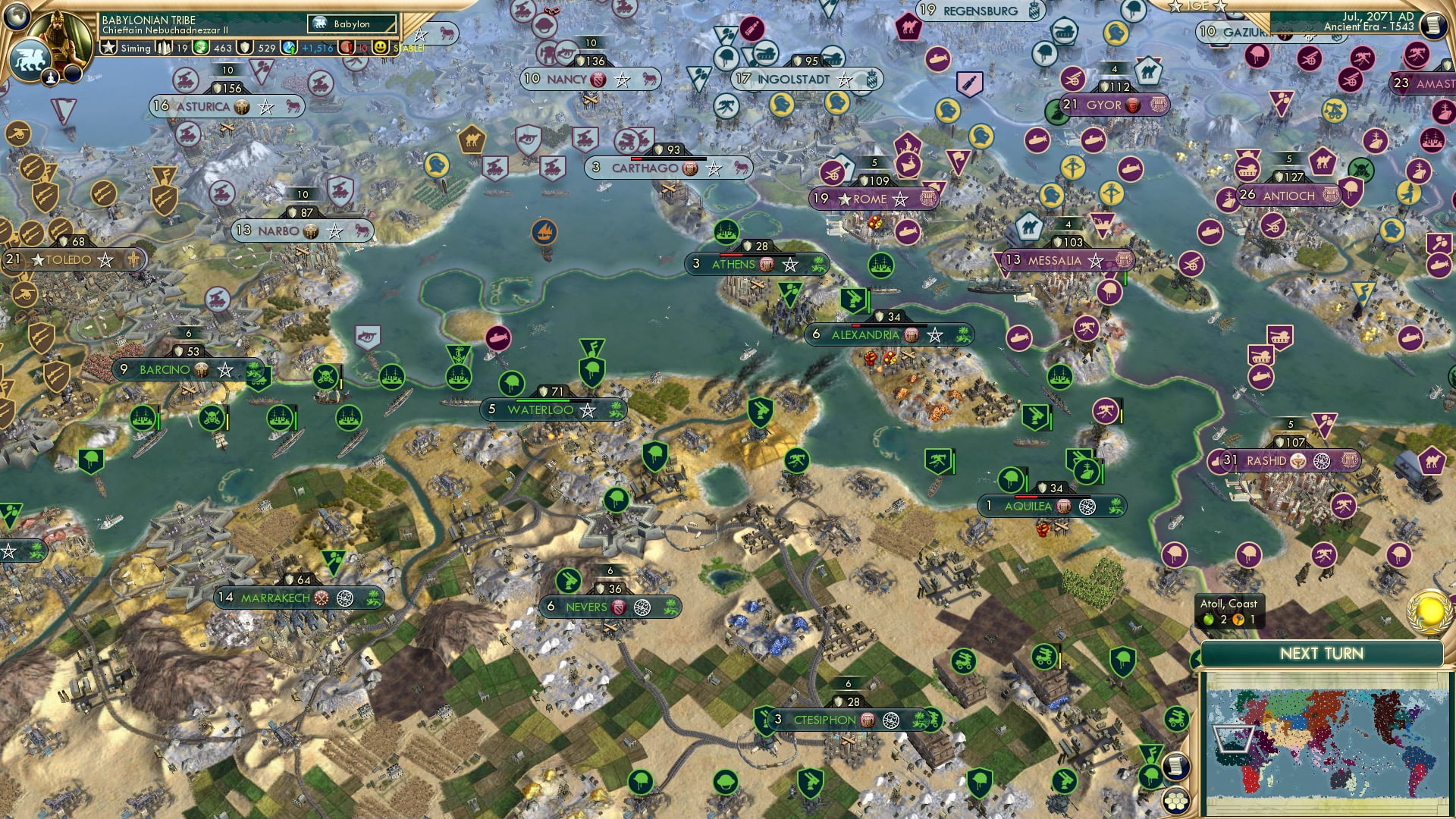Toggle strategic view with the top-left globe icon
The height and width of the screenshot is (819, 1456).
click(x=17, y=14)
